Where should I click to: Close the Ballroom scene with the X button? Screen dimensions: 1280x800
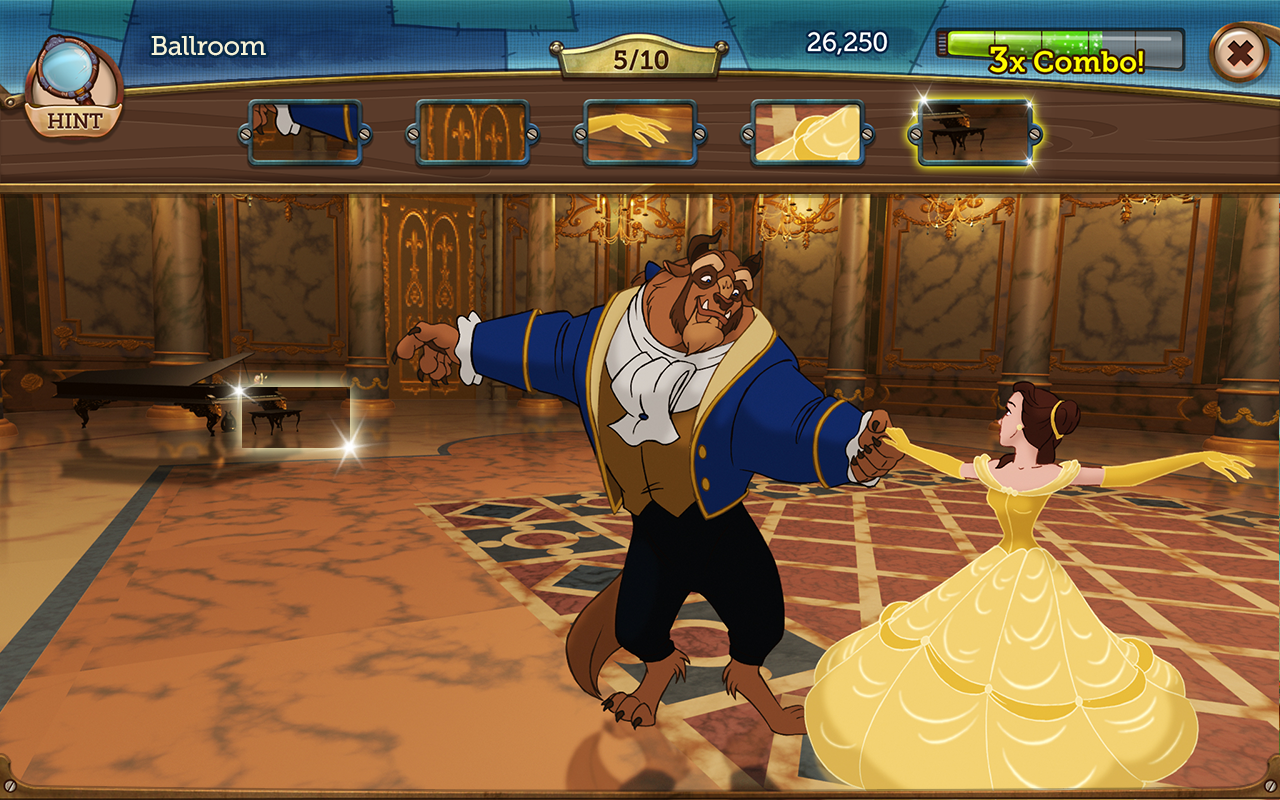pos(1240,54)
